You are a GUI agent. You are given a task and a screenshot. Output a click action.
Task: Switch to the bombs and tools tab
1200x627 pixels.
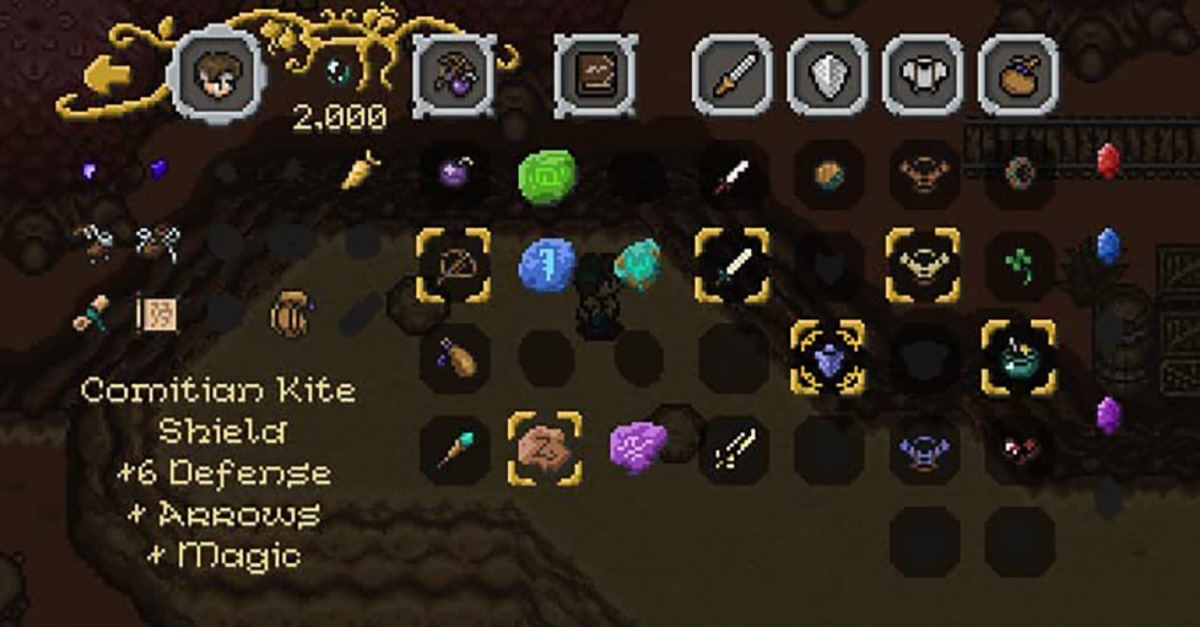click(x=454, y=75)
